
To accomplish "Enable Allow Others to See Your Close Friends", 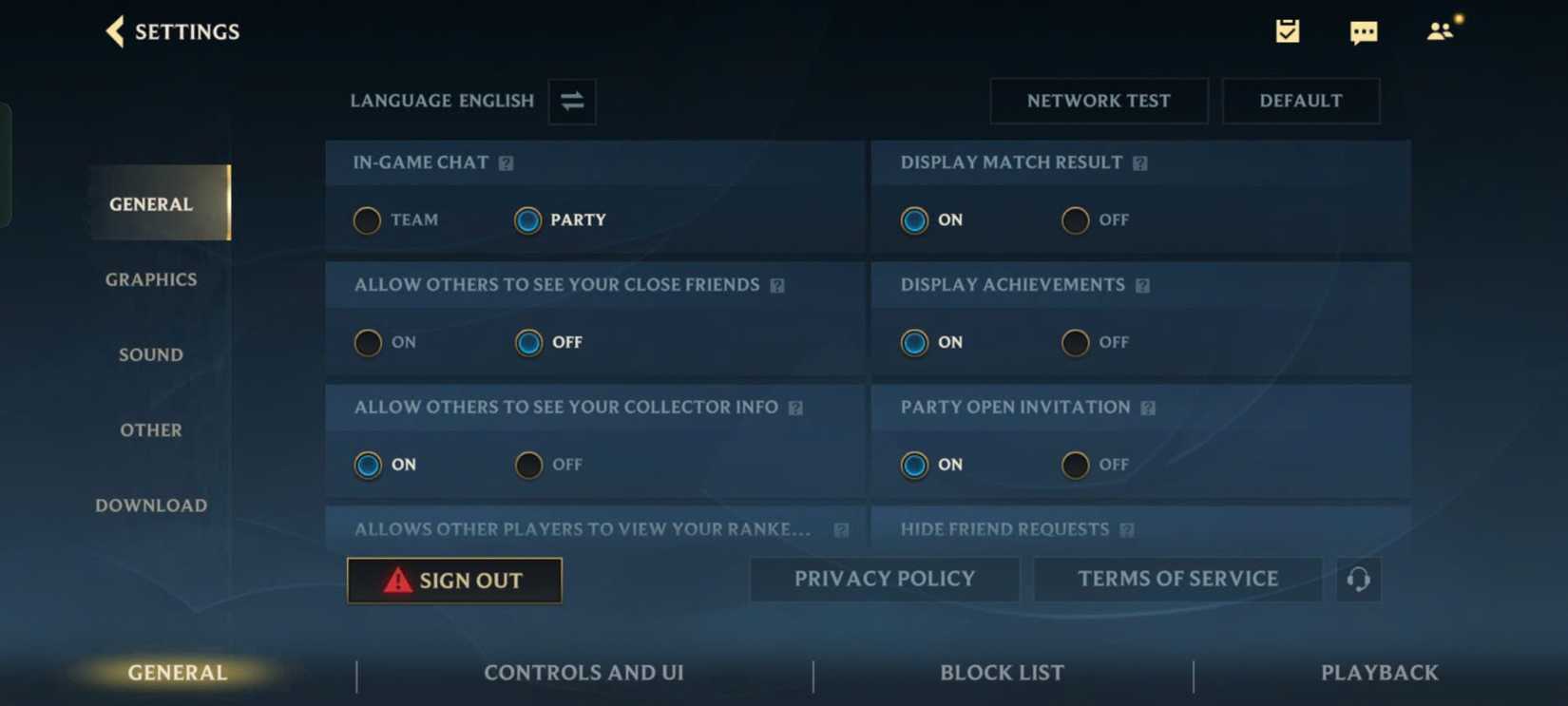I will (367, 343).
